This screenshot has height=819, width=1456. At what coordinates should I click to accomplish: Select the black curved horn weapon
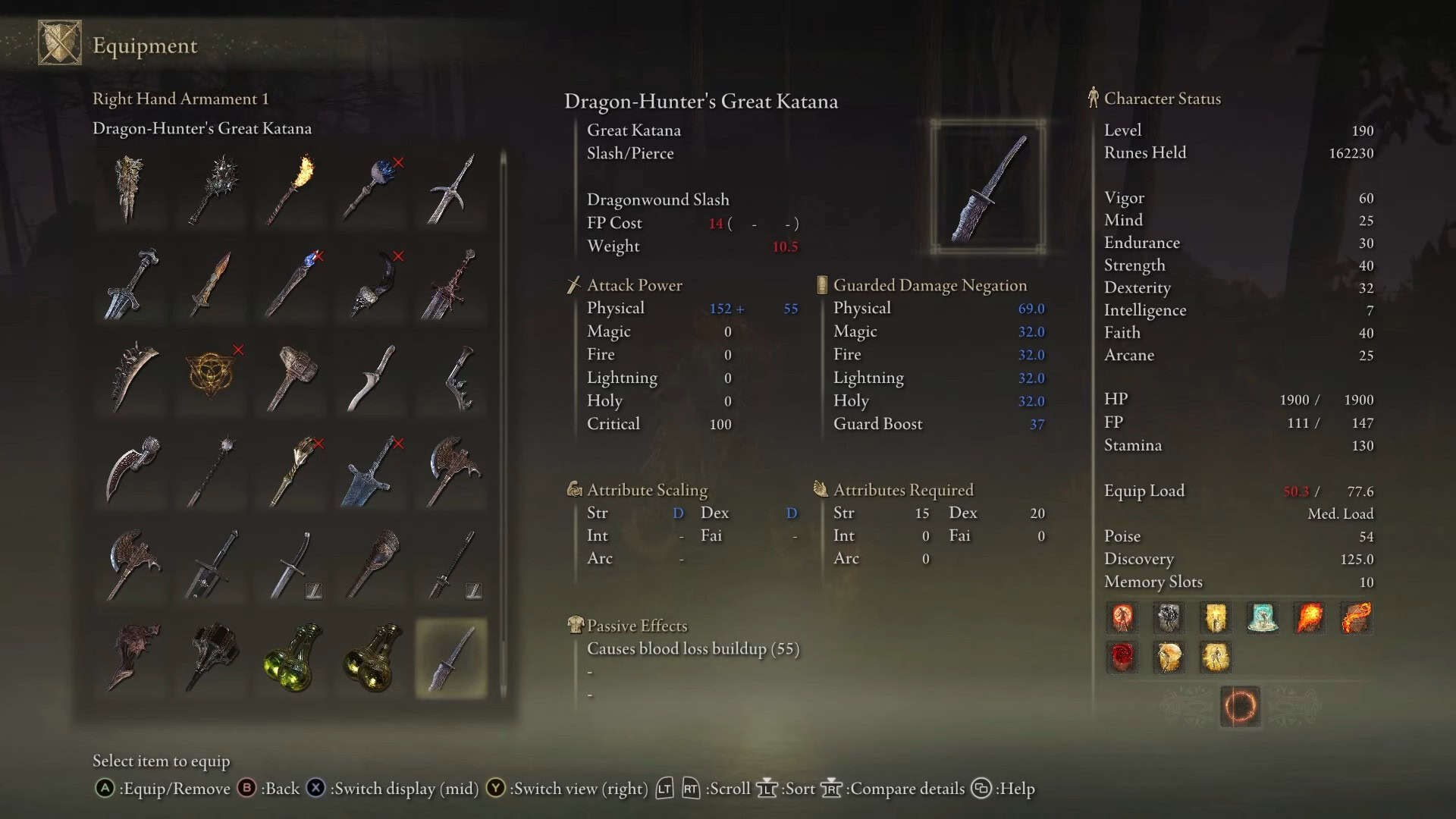click(371, 284)
